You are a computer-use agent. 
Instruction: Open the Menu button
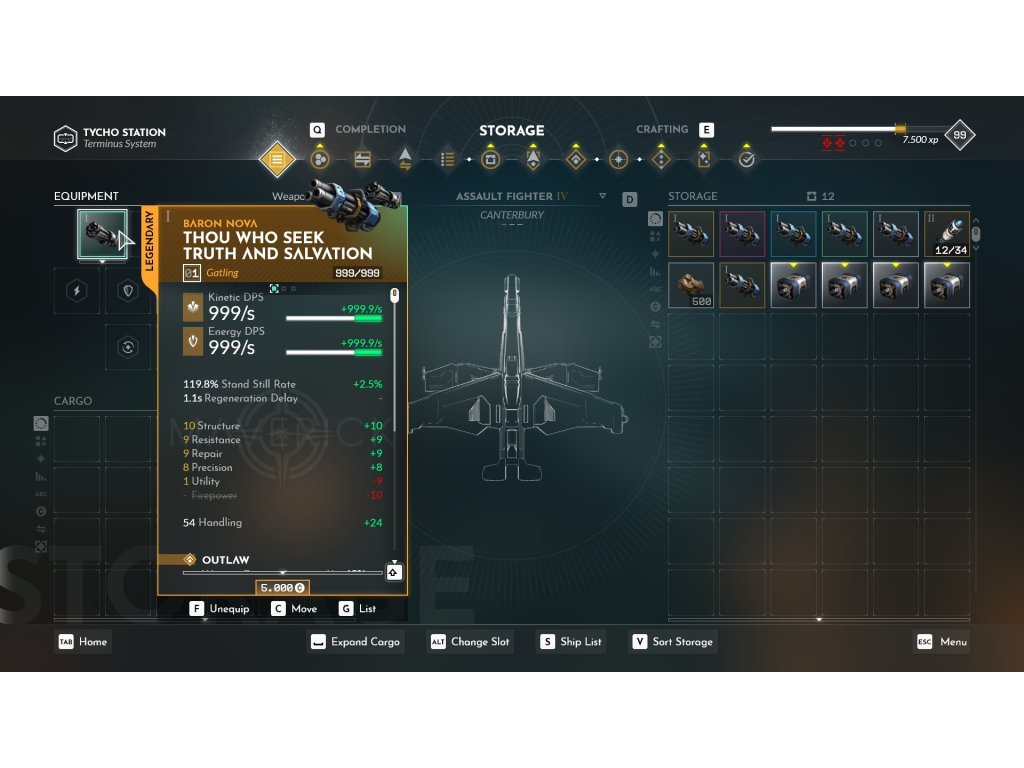(x=942, y=642)
